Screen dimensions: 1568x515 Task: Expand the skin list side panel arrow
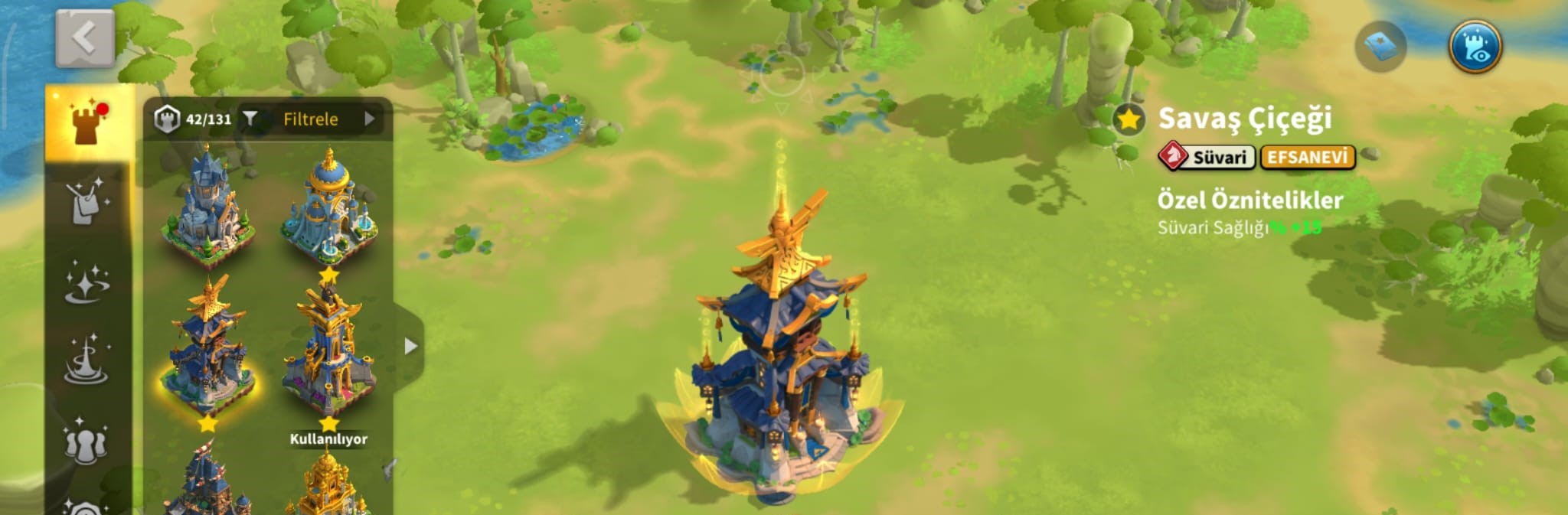[411, 346]
